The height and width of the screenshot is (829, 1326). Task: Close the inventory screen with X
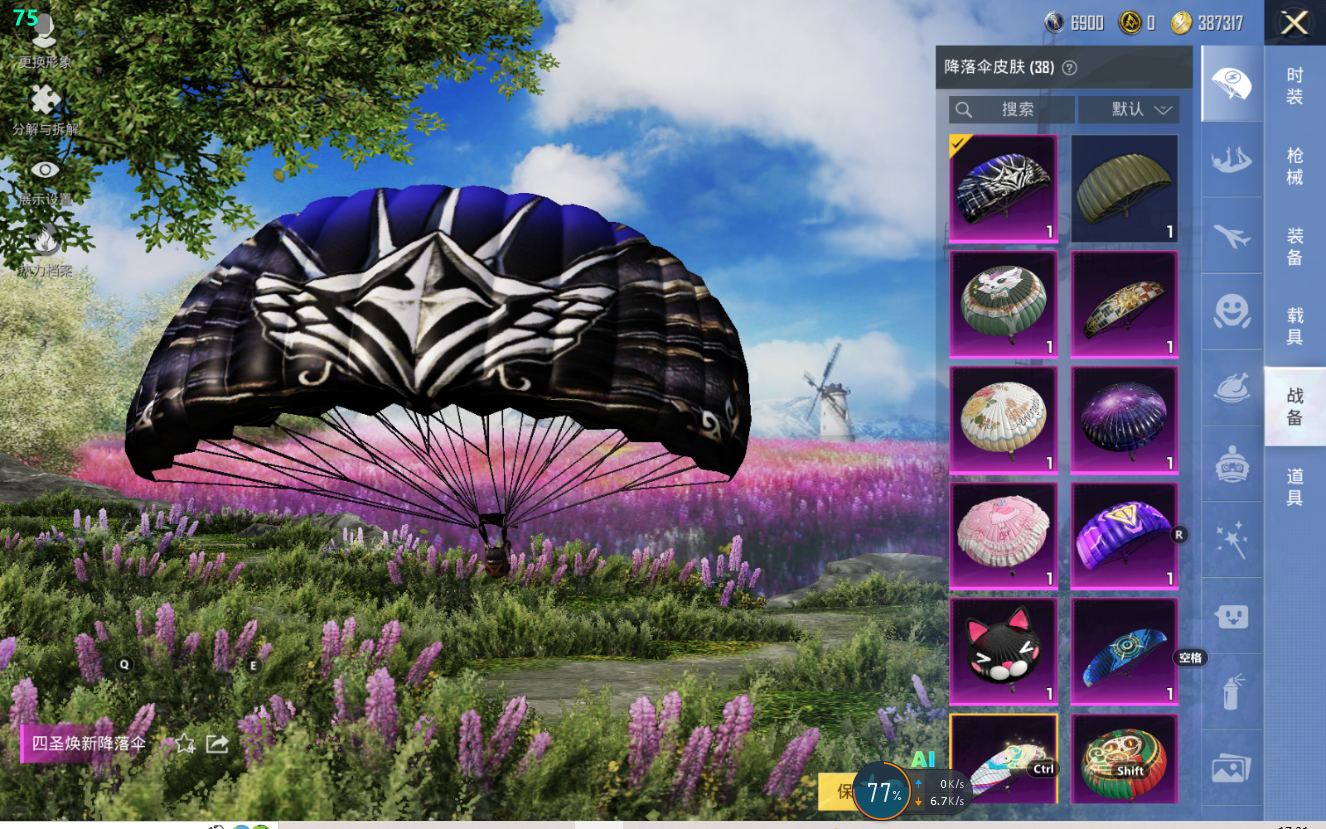coord(1294,23)
